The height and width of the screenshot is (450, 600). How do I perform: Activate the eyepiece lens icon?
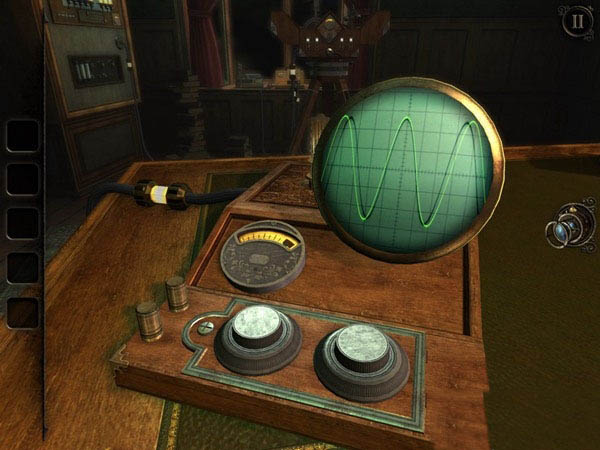click(568, 230)
